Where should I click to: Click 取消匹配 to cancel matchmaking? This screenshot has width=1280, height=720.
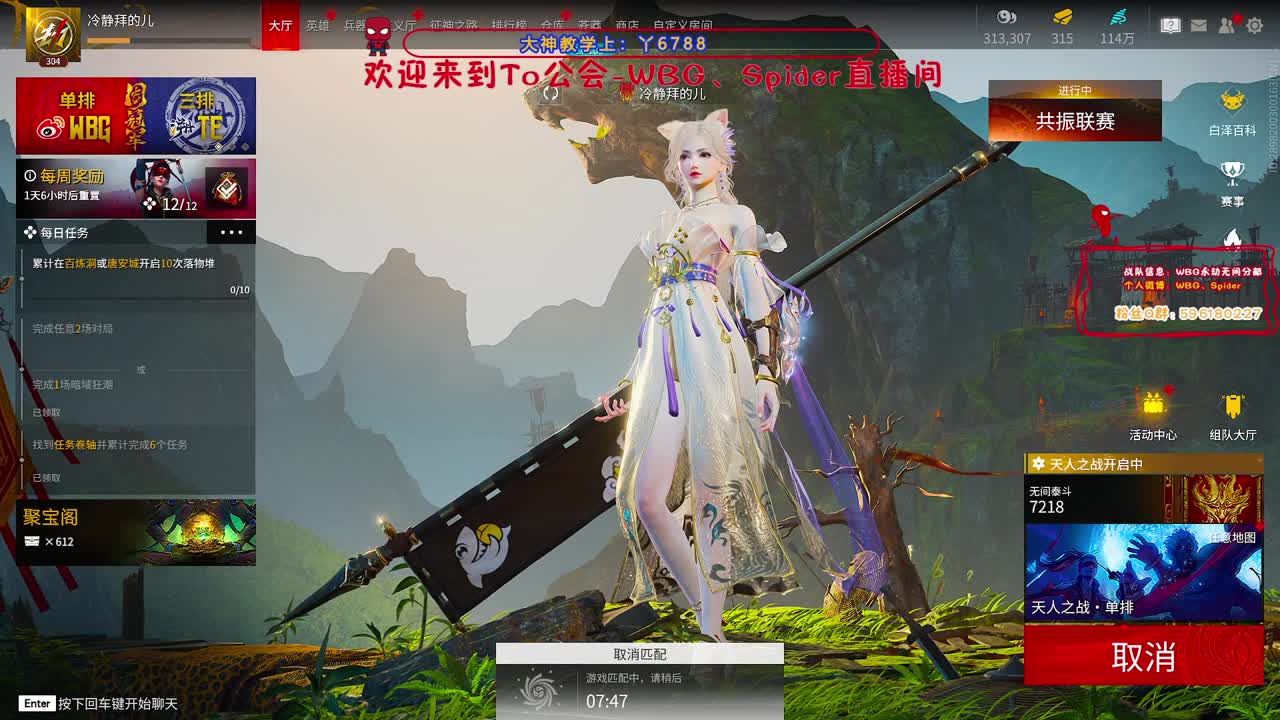pos(640,653)
